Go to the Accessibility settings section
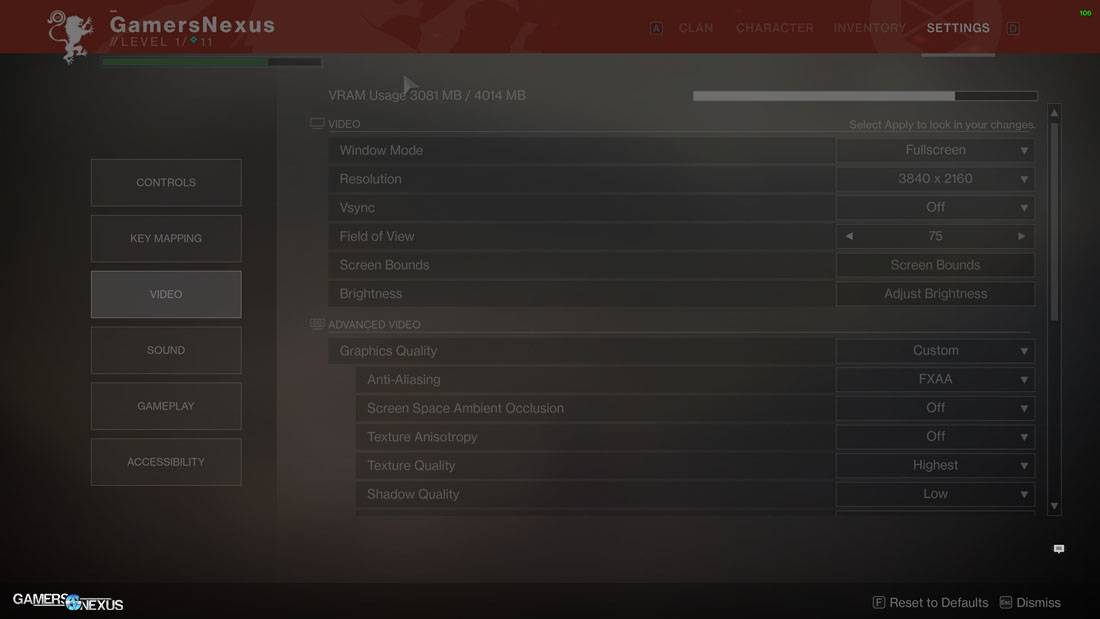Image resolution: width=1100 pixels, height=619 pixels. click(x=166, y=463)
